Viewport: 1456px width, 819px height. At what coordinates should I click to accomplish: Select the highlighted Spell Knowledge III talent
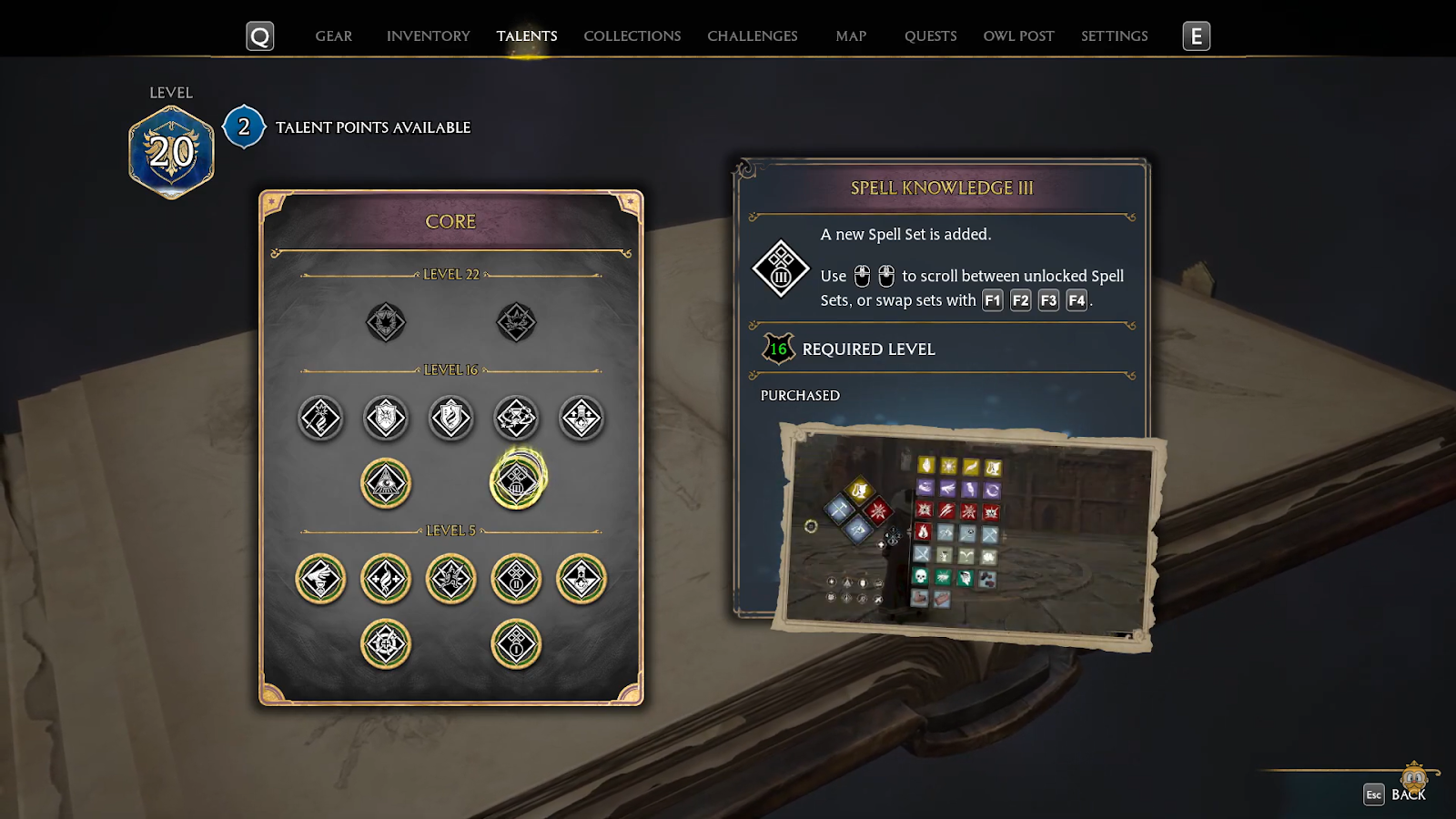[517, 482]
